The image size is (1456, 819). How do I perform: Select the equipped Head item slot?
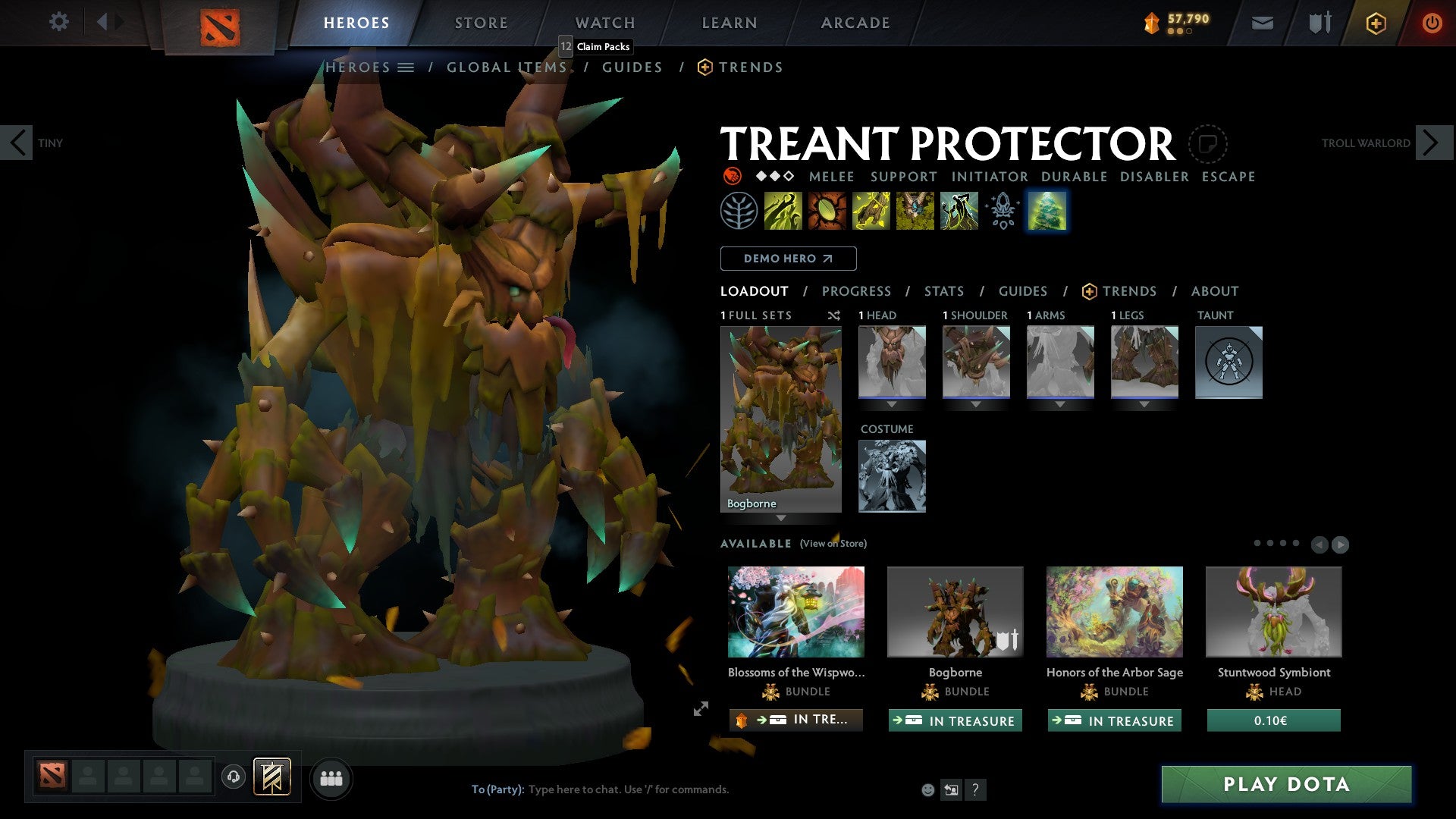(x=892, y=362)
